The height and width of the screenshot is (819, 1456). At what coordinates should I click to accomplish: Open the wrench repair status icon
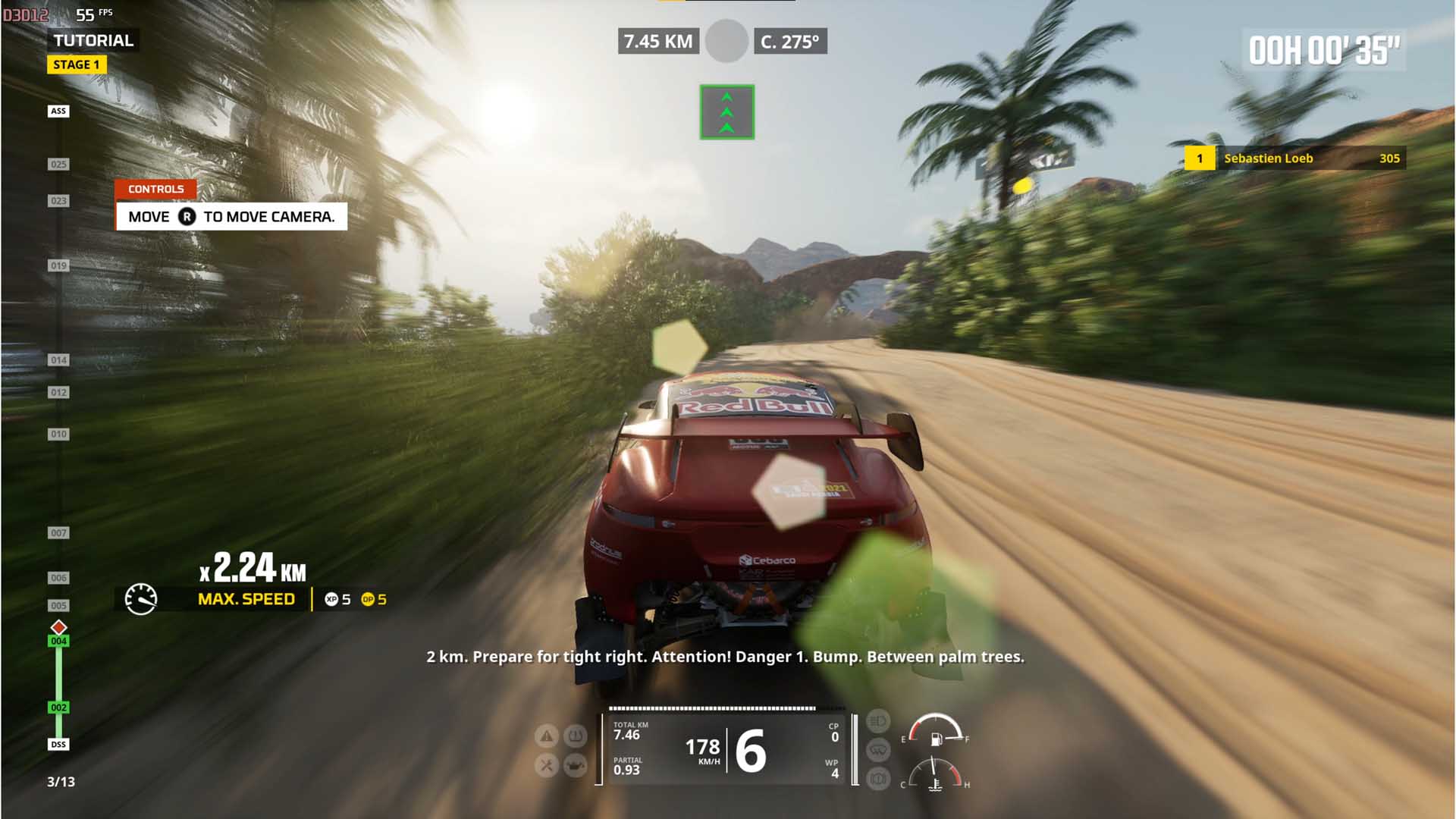click(547, 765)
